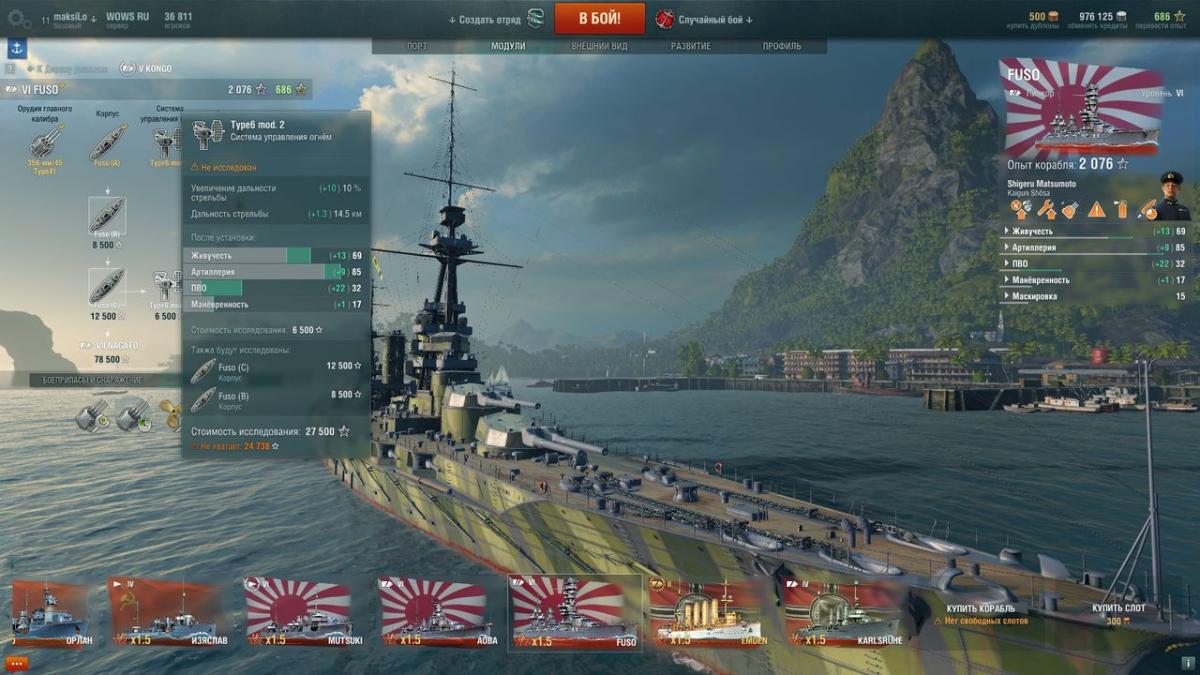Click КУПИТЬ КОРАБЛЬ to buy a ship
1200x675 pixels.
980,608
